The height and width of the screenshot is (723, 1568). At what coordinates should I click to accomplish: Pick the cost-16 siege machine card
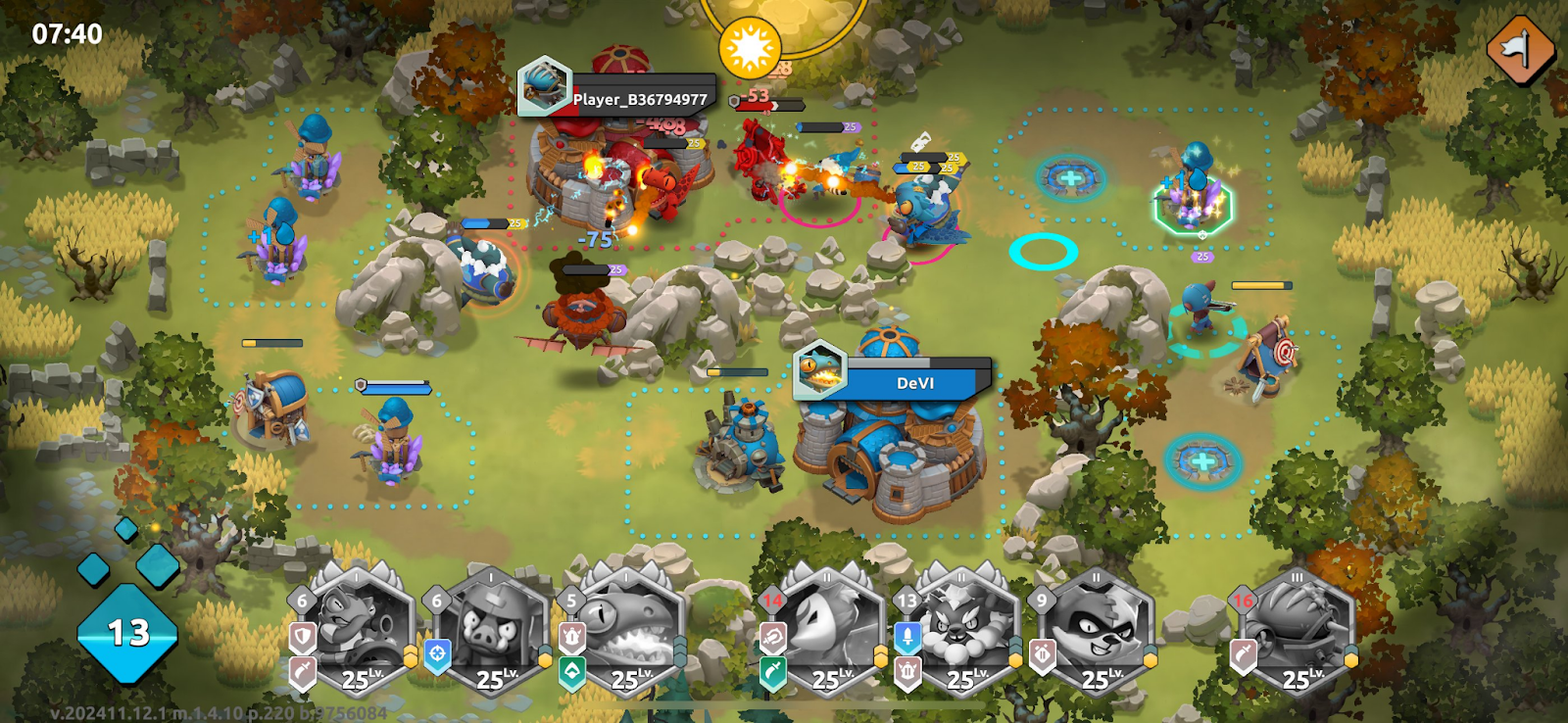[x=1298, y=632]
